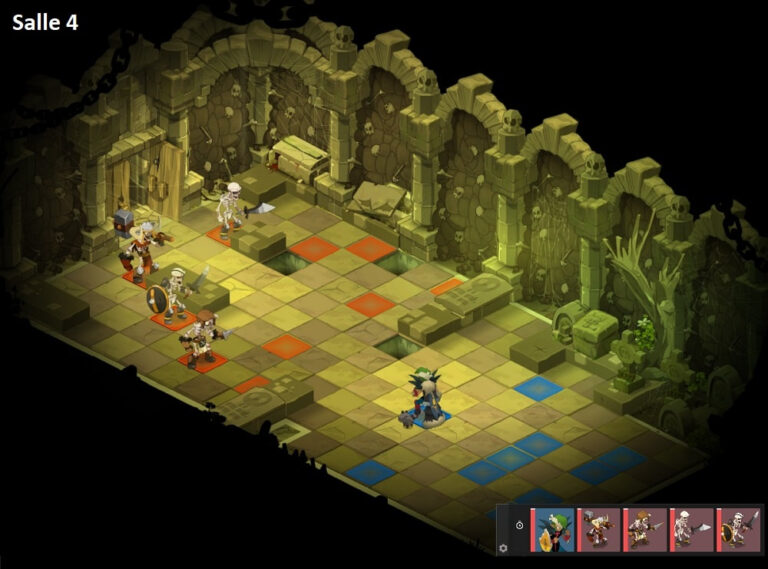Select the shield-bearing skeleton portrait

click(739, 528)
